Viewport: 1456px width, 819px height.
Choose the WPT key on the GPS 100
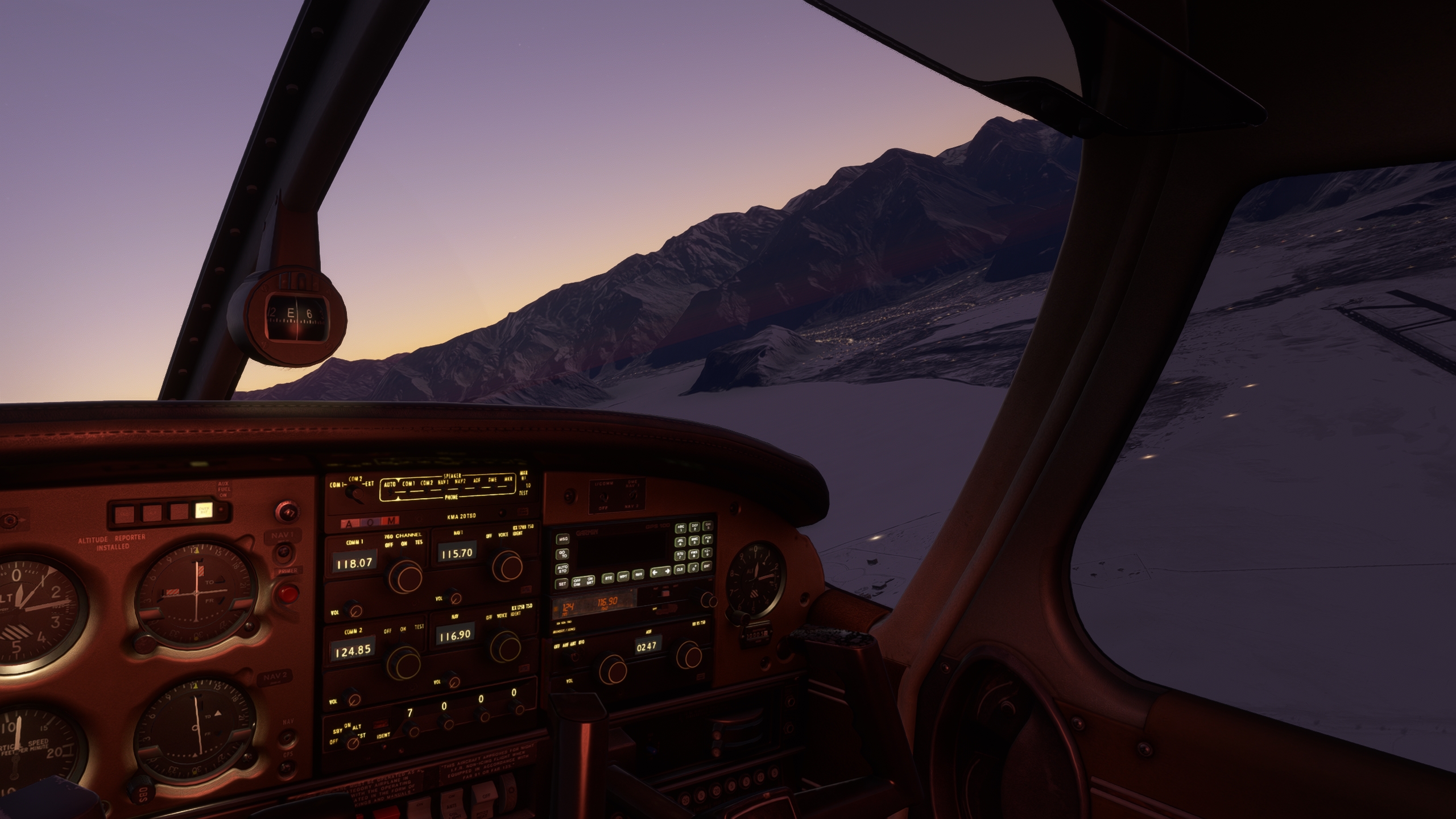click(x=623, y=576)
